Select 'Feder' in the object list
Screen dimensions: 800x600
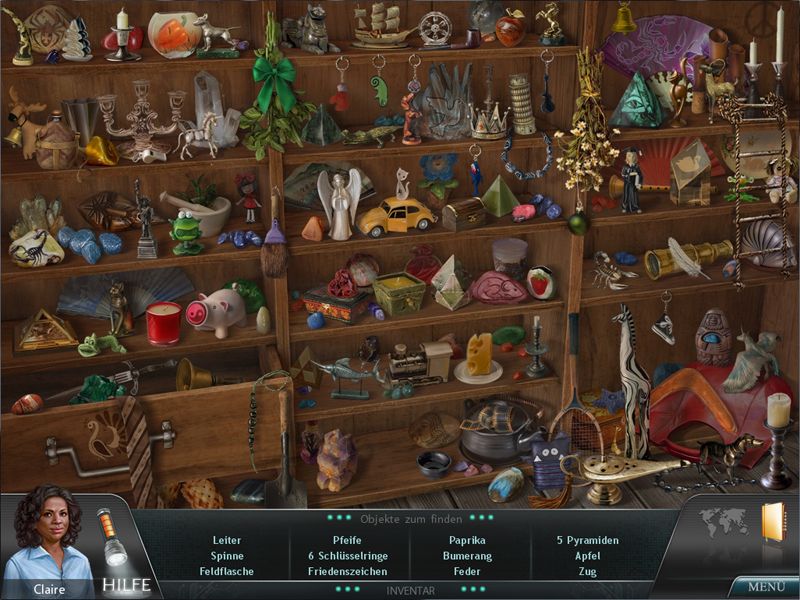tap(467, 572)
